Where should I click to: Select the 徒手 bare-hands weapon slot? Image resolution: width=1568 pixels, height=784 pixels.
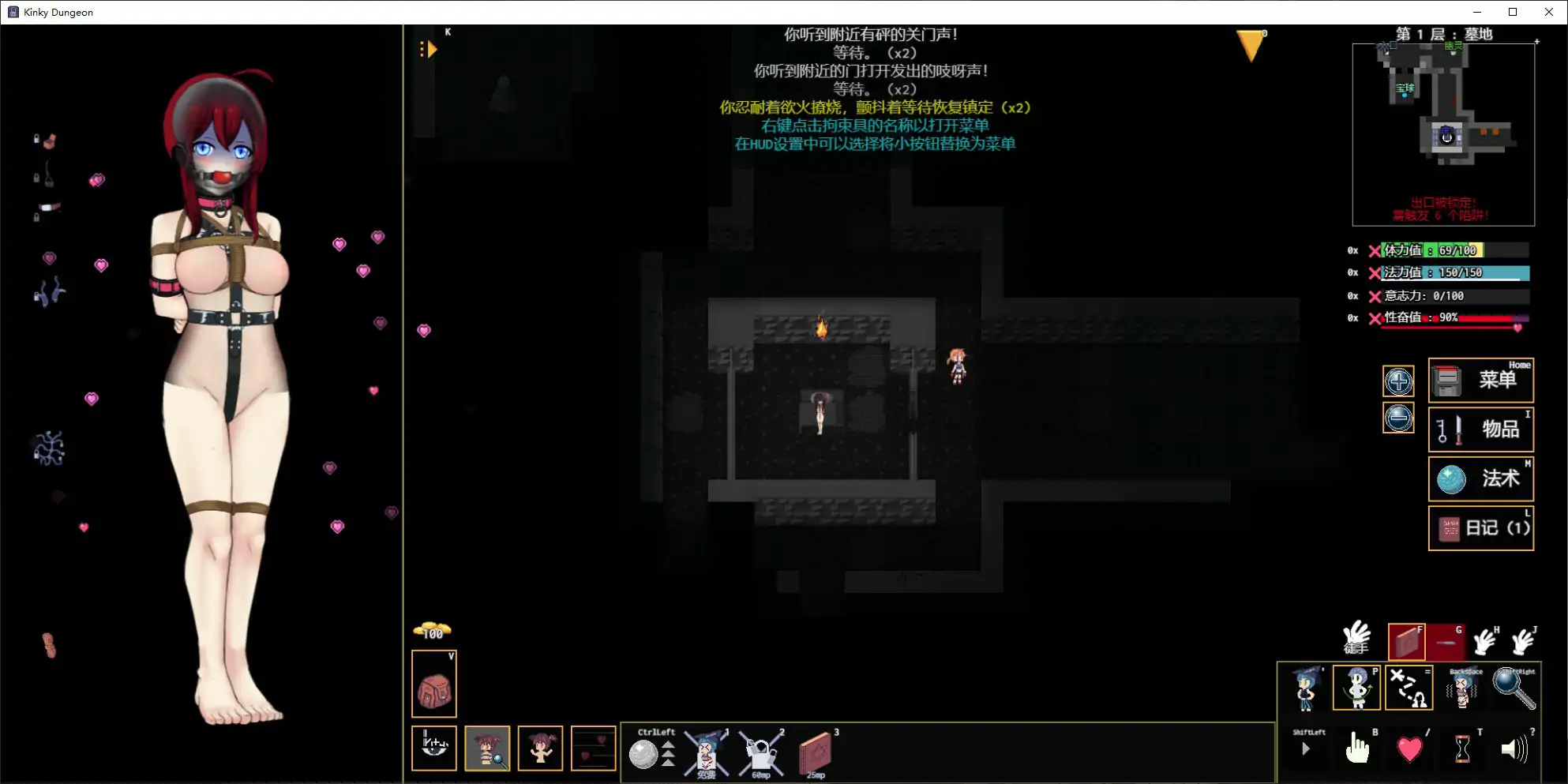click(1355, 640)
